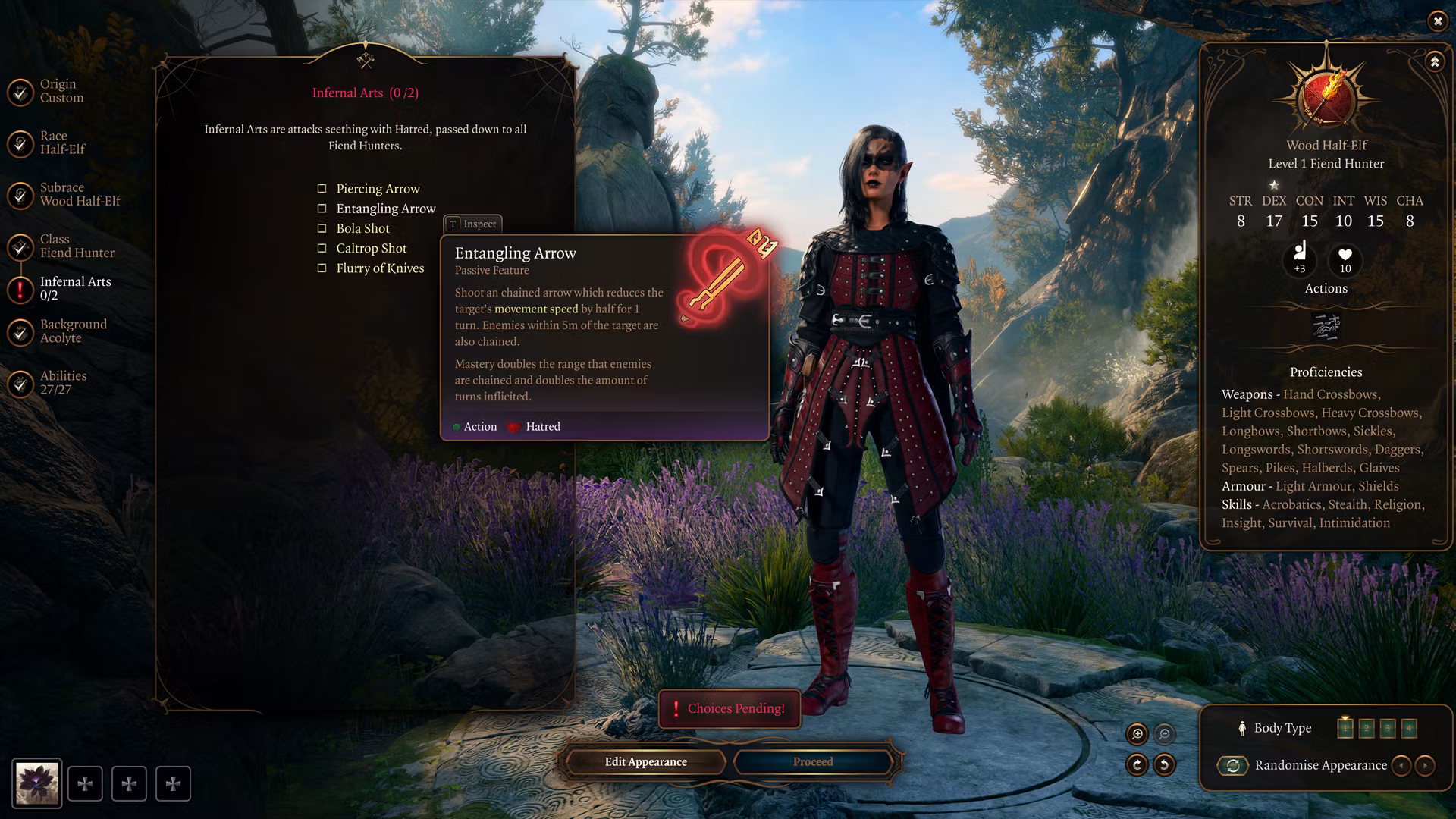Select the dark flower portrait slot
The height and width of the screenshot is (819, 1456).
point(37,783)
